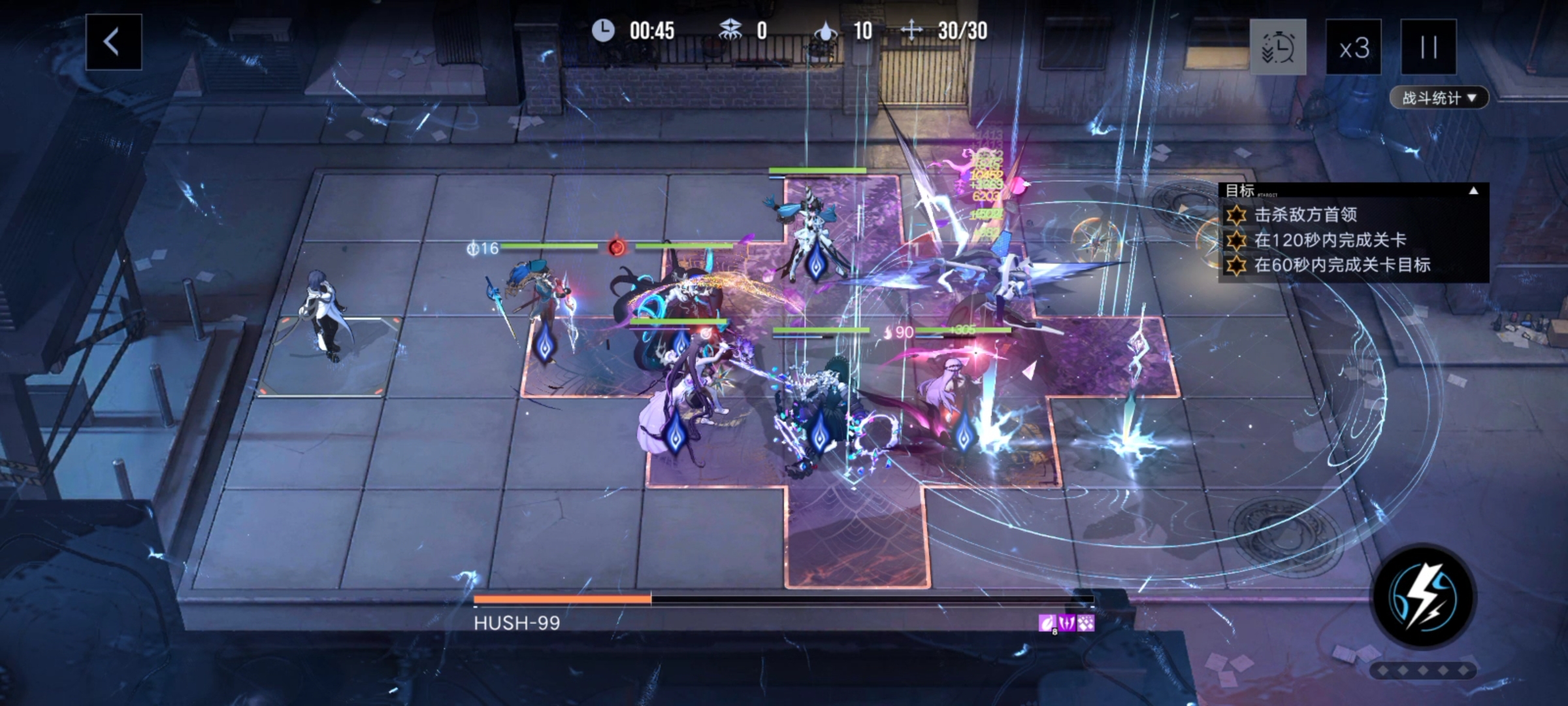Click the HUSH-99 name label

click(516, 623)
